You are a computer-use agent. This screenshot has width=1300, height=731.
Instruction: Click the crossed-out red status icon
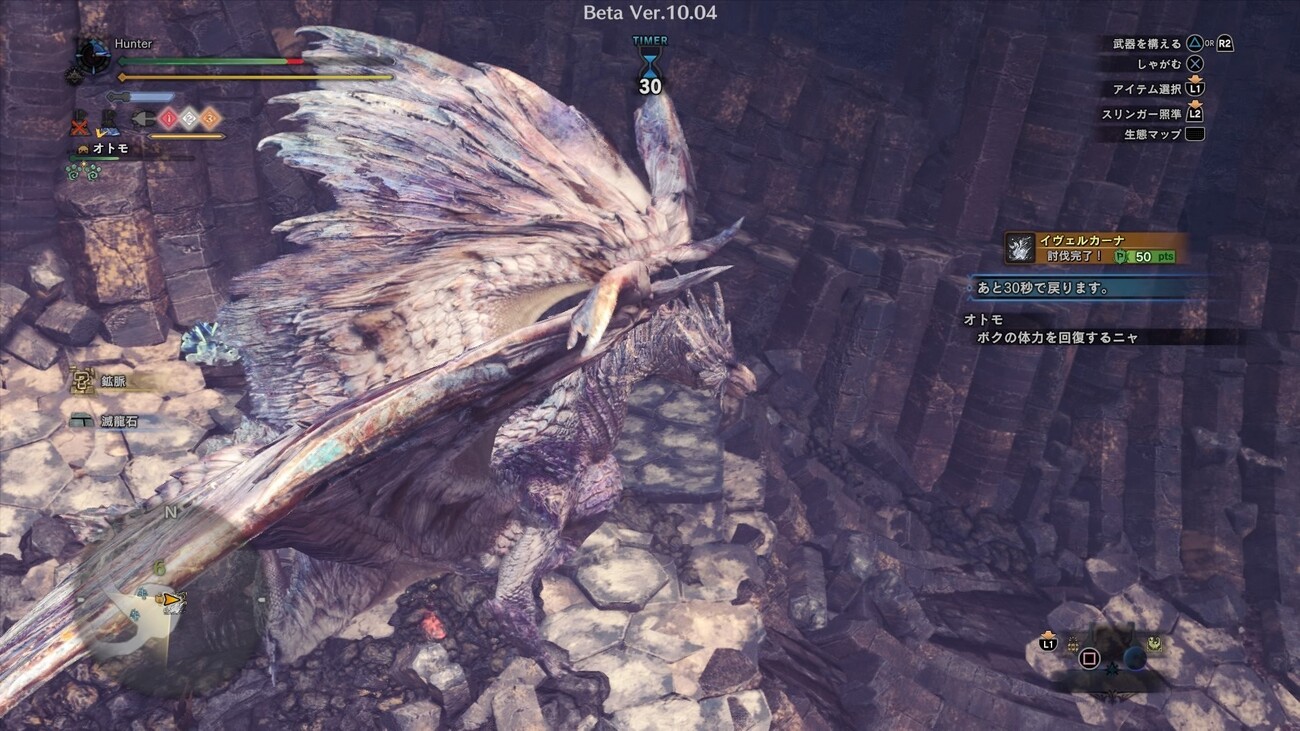click(80, 126)
